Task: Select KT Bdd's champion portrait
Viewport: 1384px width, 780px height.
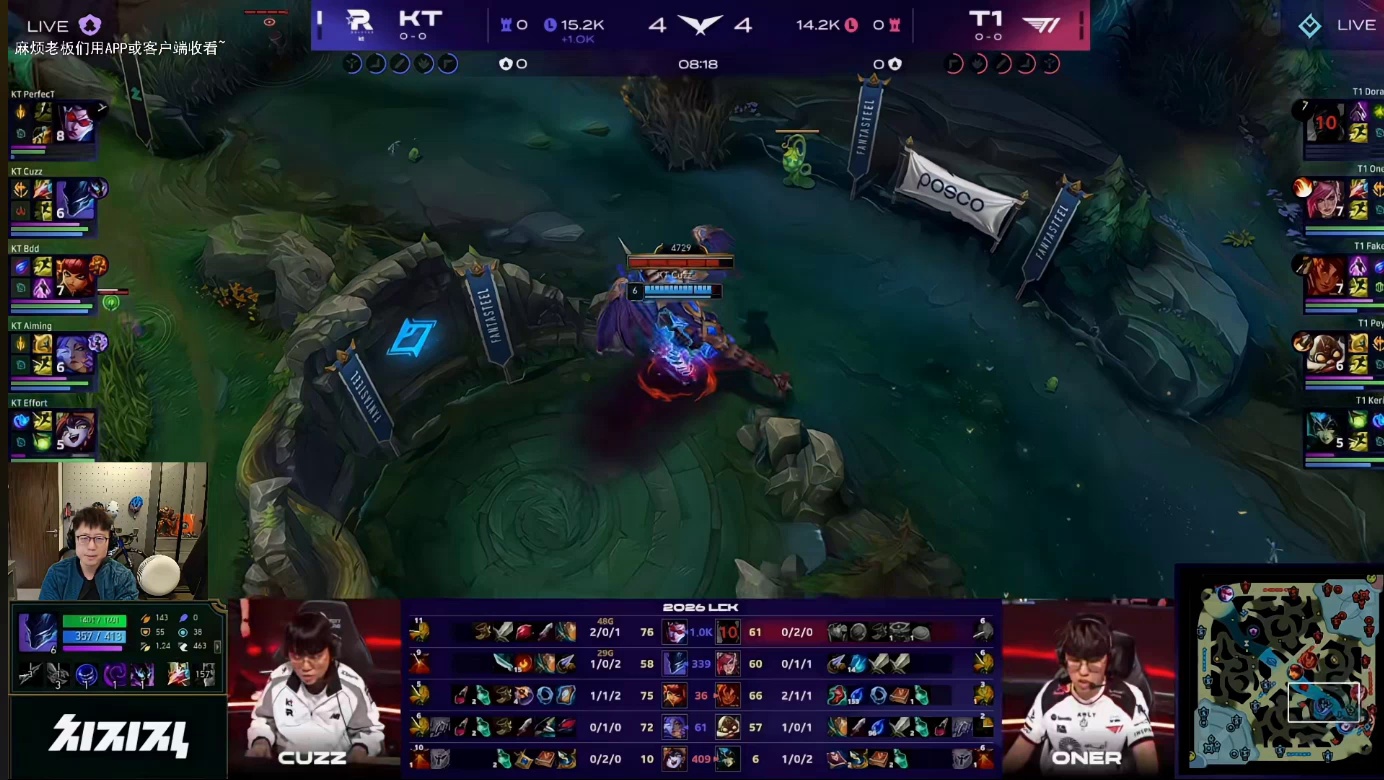Action: (74, 277)
